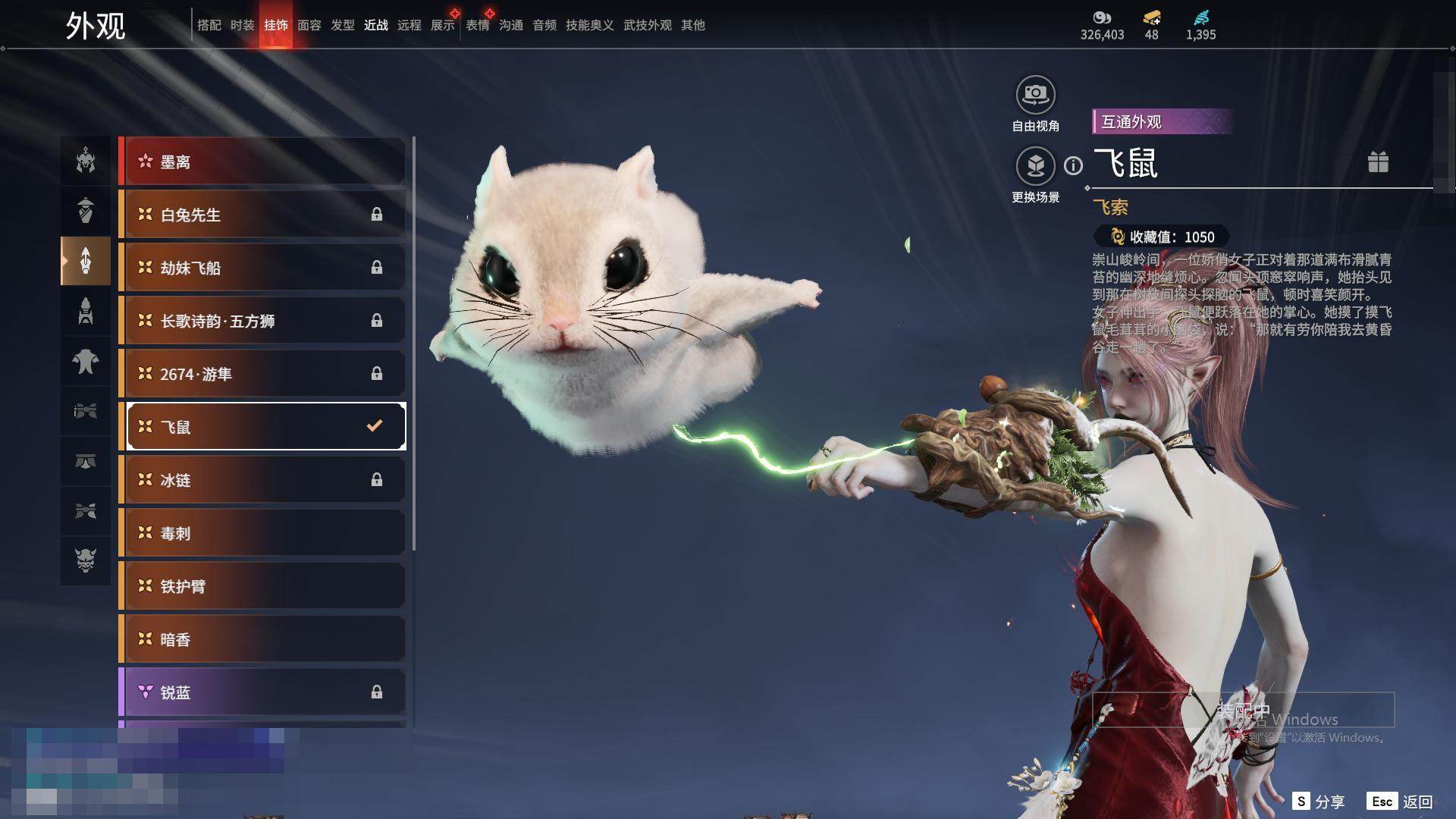Select the 发型 tab
This screenshot has height=819, width=1456.
pos(343,25)
